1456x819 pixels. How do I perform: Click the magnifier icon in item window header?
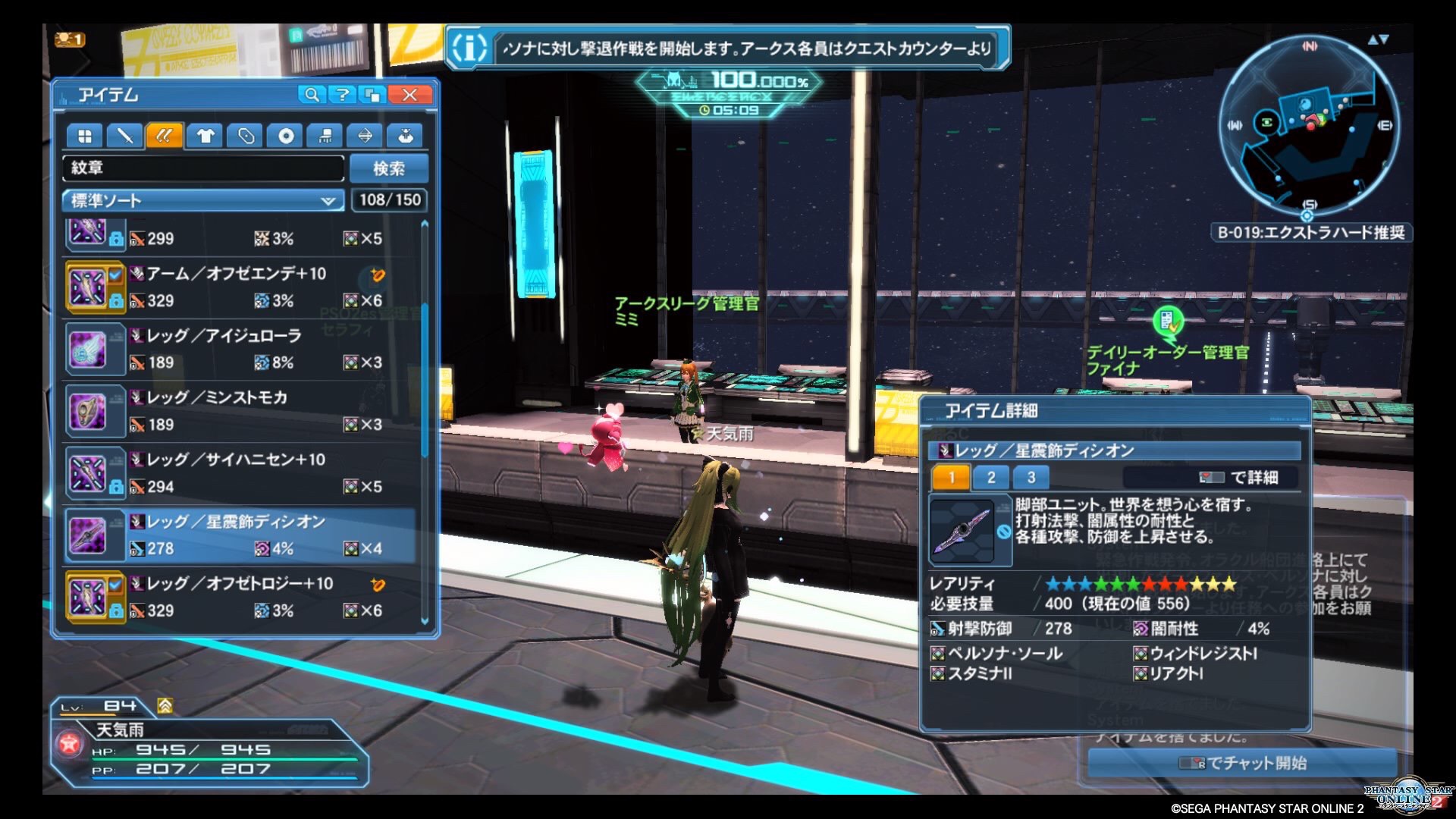(311, 95)
